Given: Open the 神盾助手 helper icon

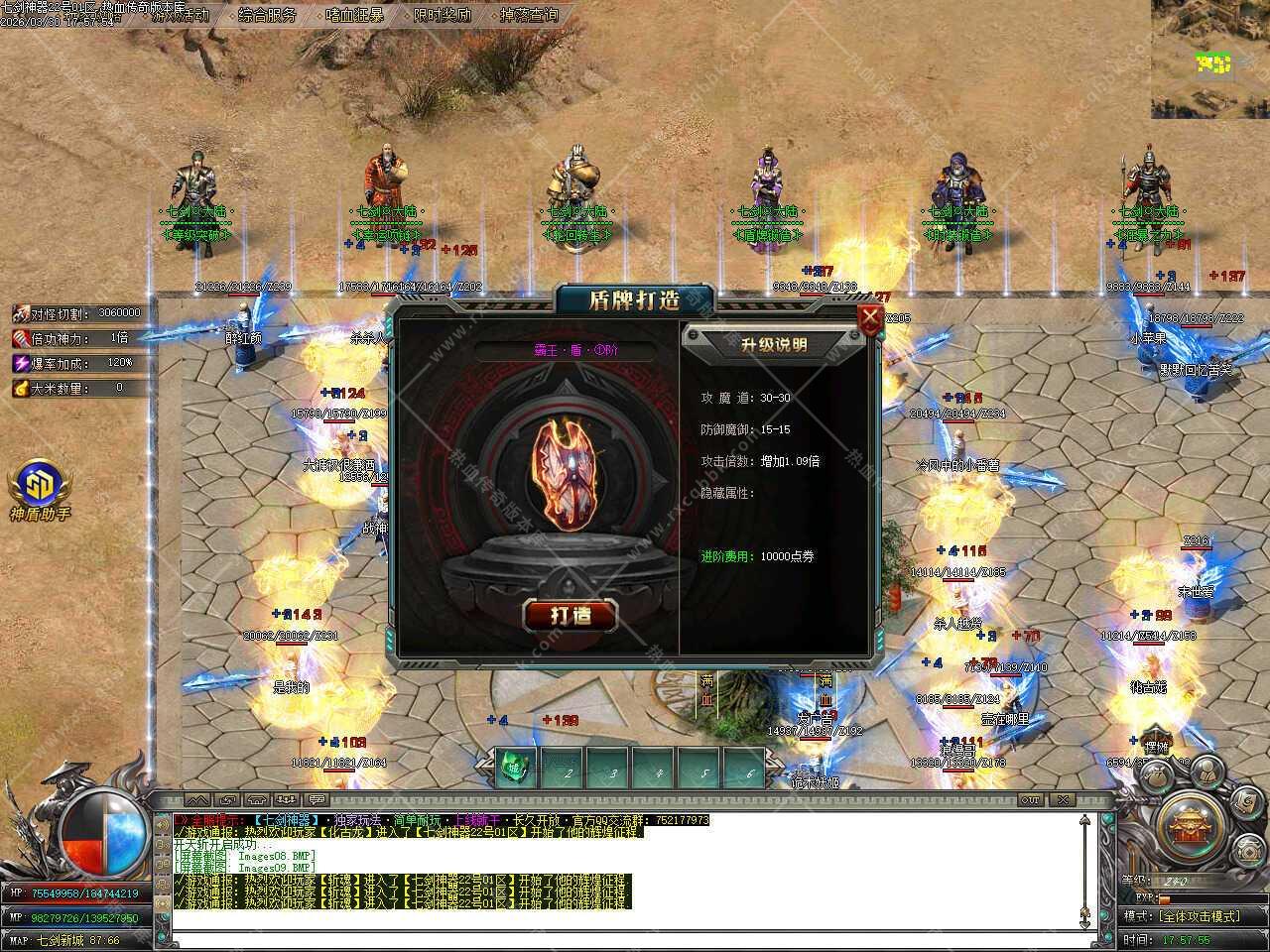Looking at the screenshot, I should (40, 484).
